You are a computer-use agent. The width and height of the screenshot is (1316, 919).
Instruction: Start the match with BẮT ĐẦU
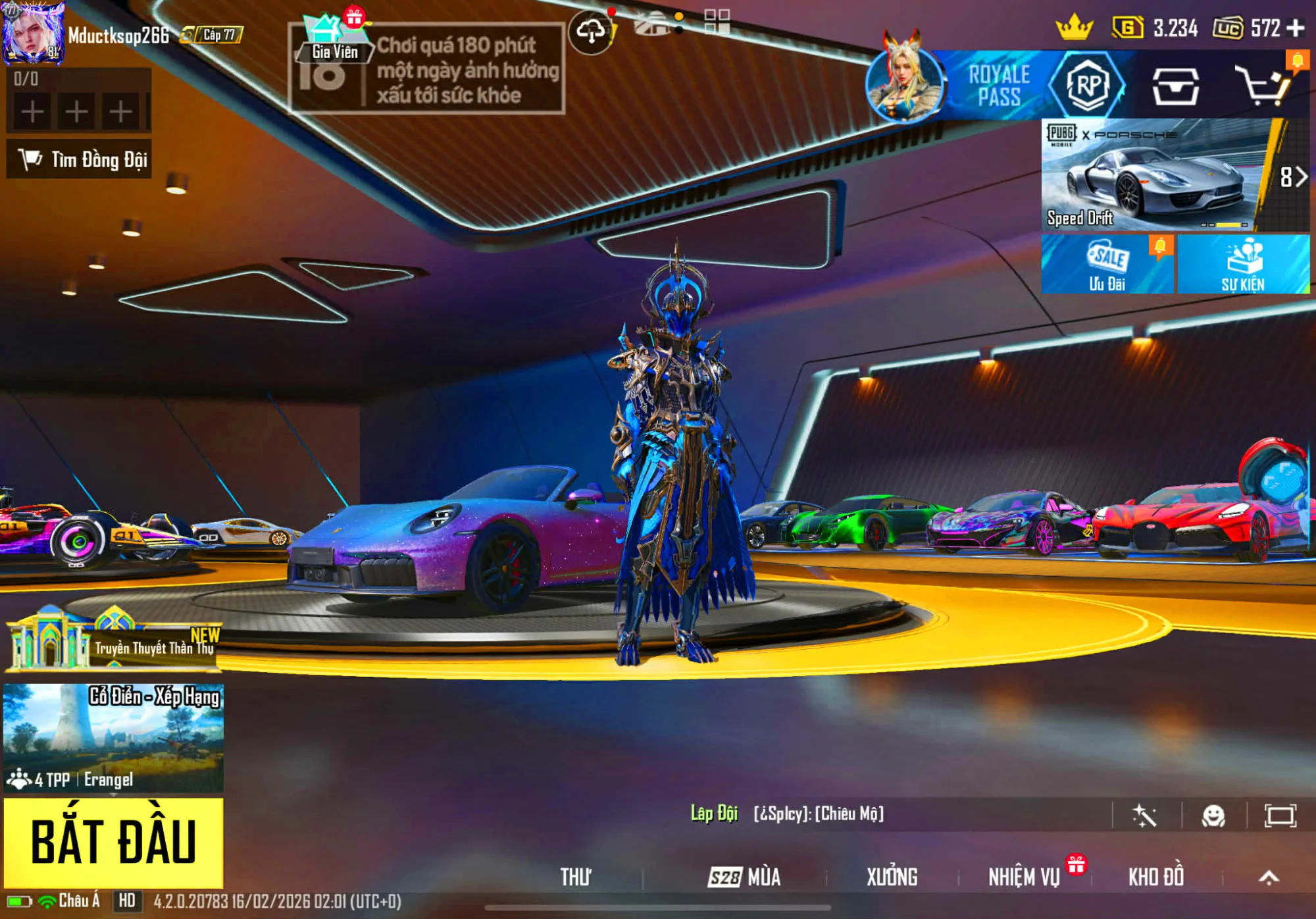pyautogui.click(x=113, y=842)
